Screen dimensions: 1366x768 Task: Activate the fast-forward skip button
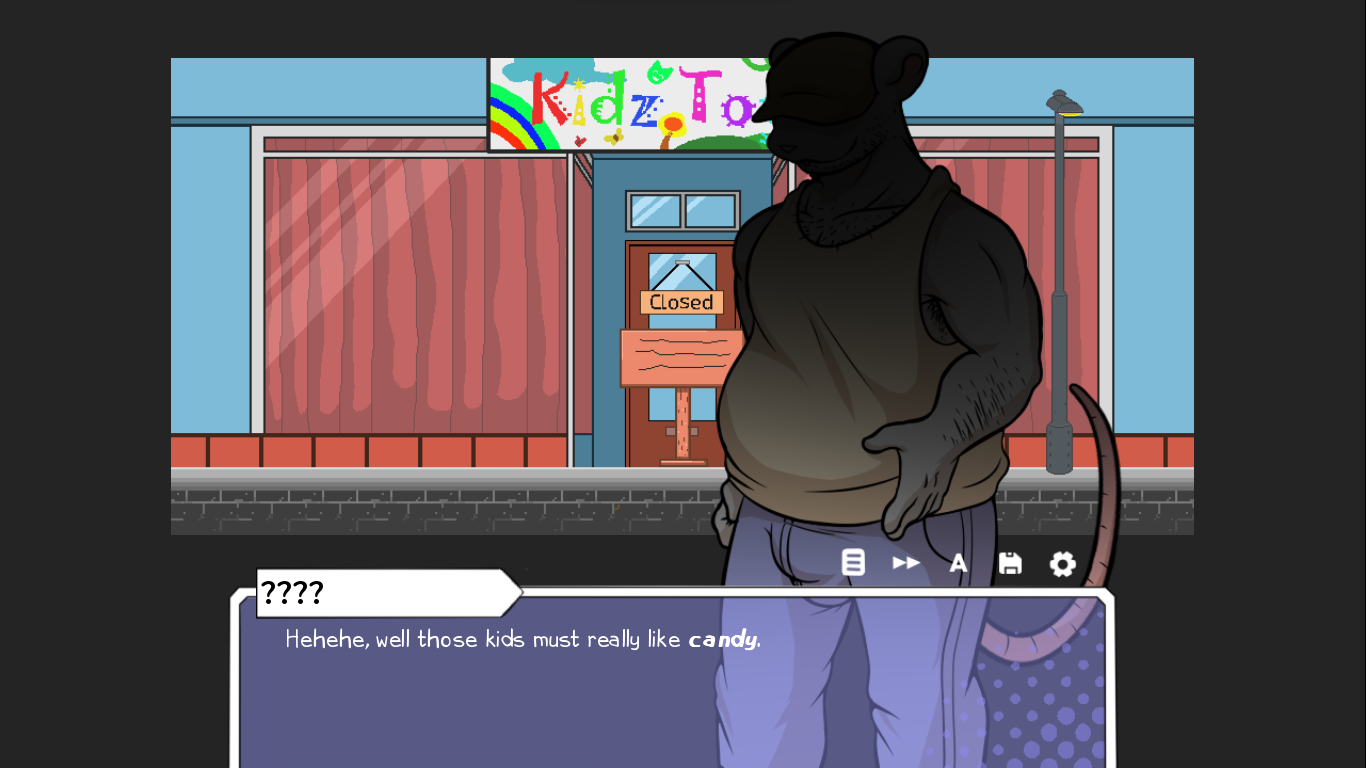pyautogui.click(x=906, y=563)
